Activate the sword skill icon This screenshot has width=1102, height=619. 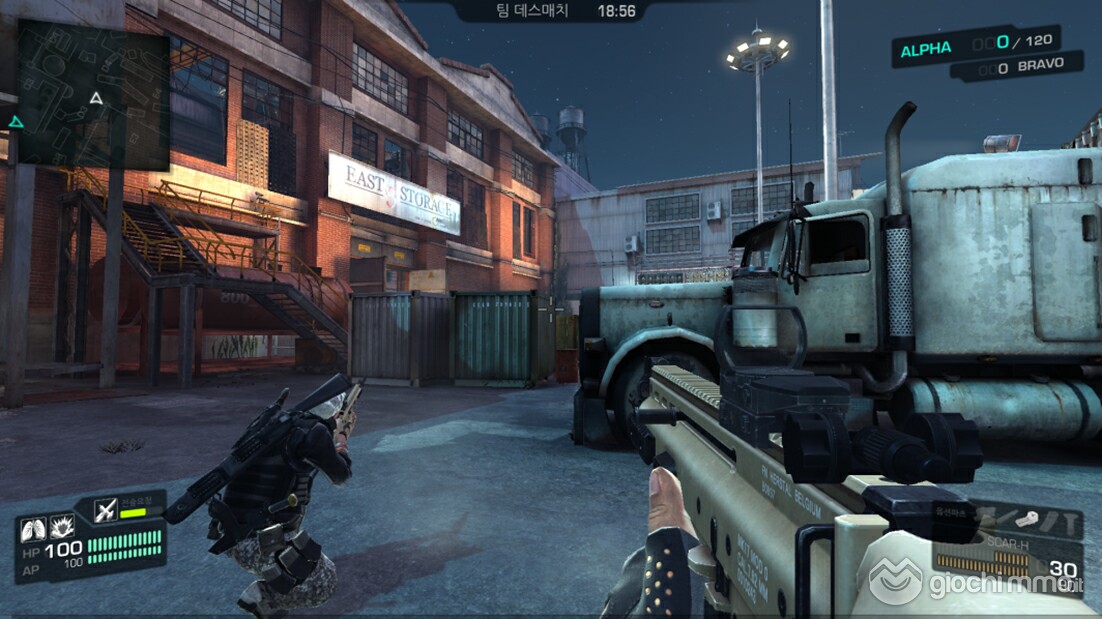106,511
